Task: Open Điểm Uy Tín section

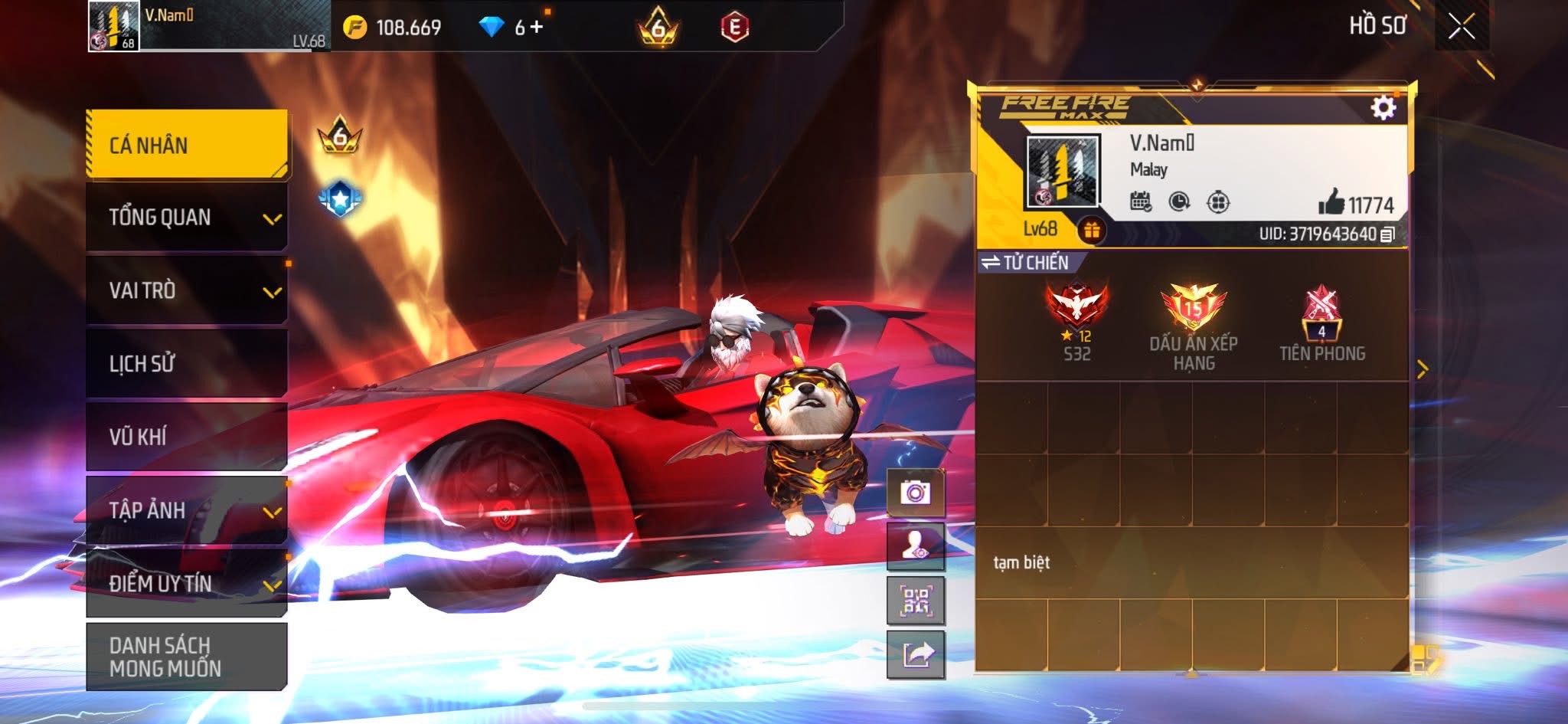Action: pos(187,583)
